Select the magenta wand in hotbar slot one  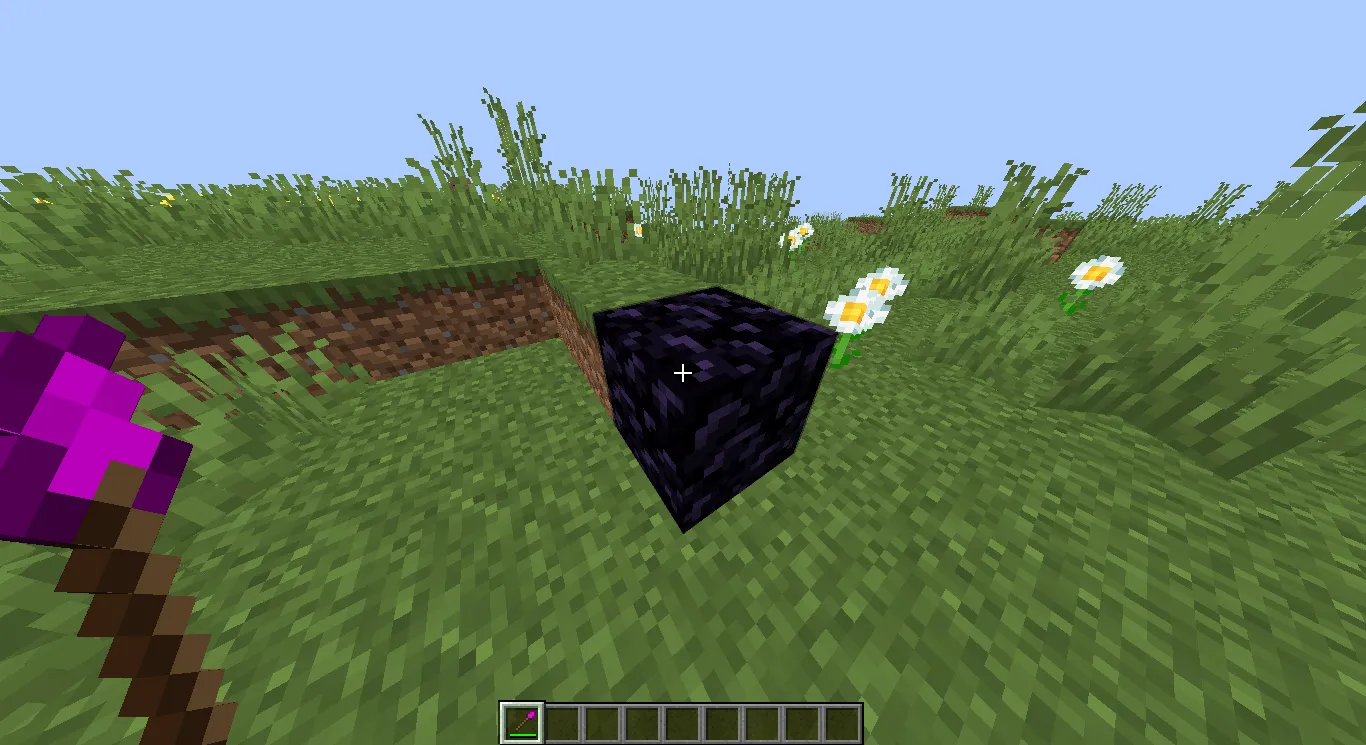522,720
